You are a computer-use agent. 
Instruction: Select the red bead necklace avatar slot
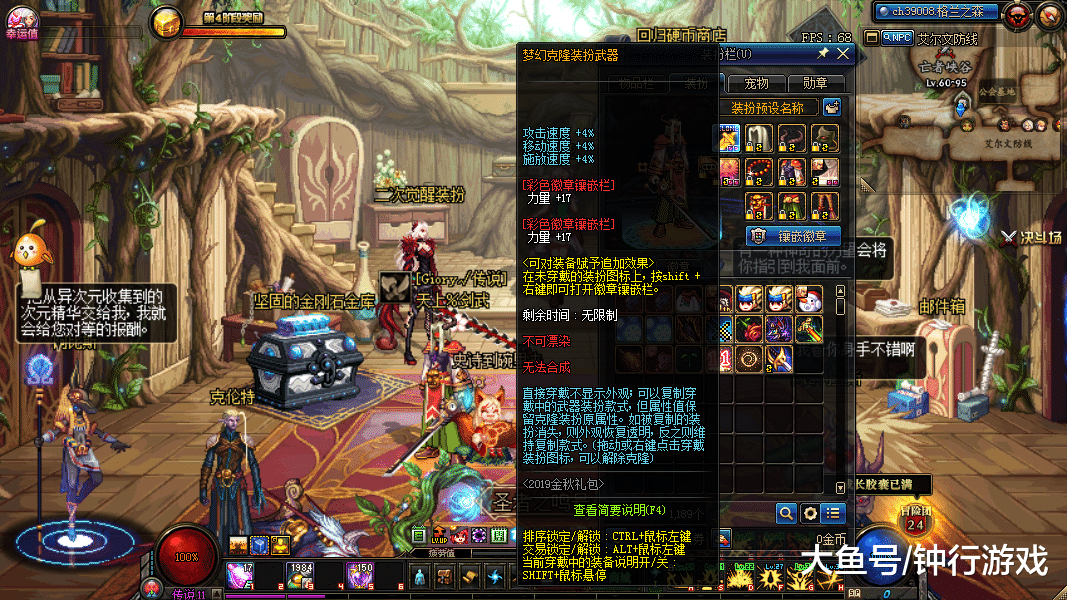761,169
